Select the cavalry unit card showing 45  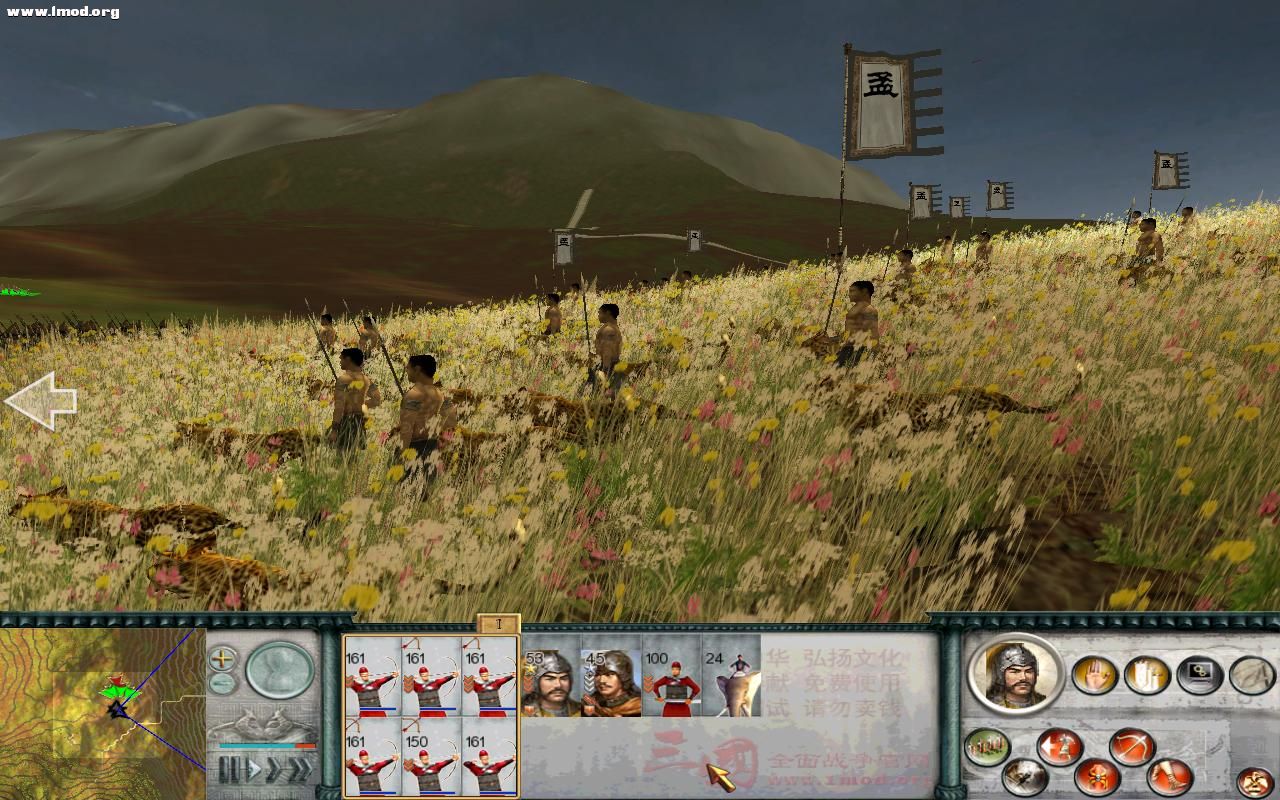[x=610, y=683]
